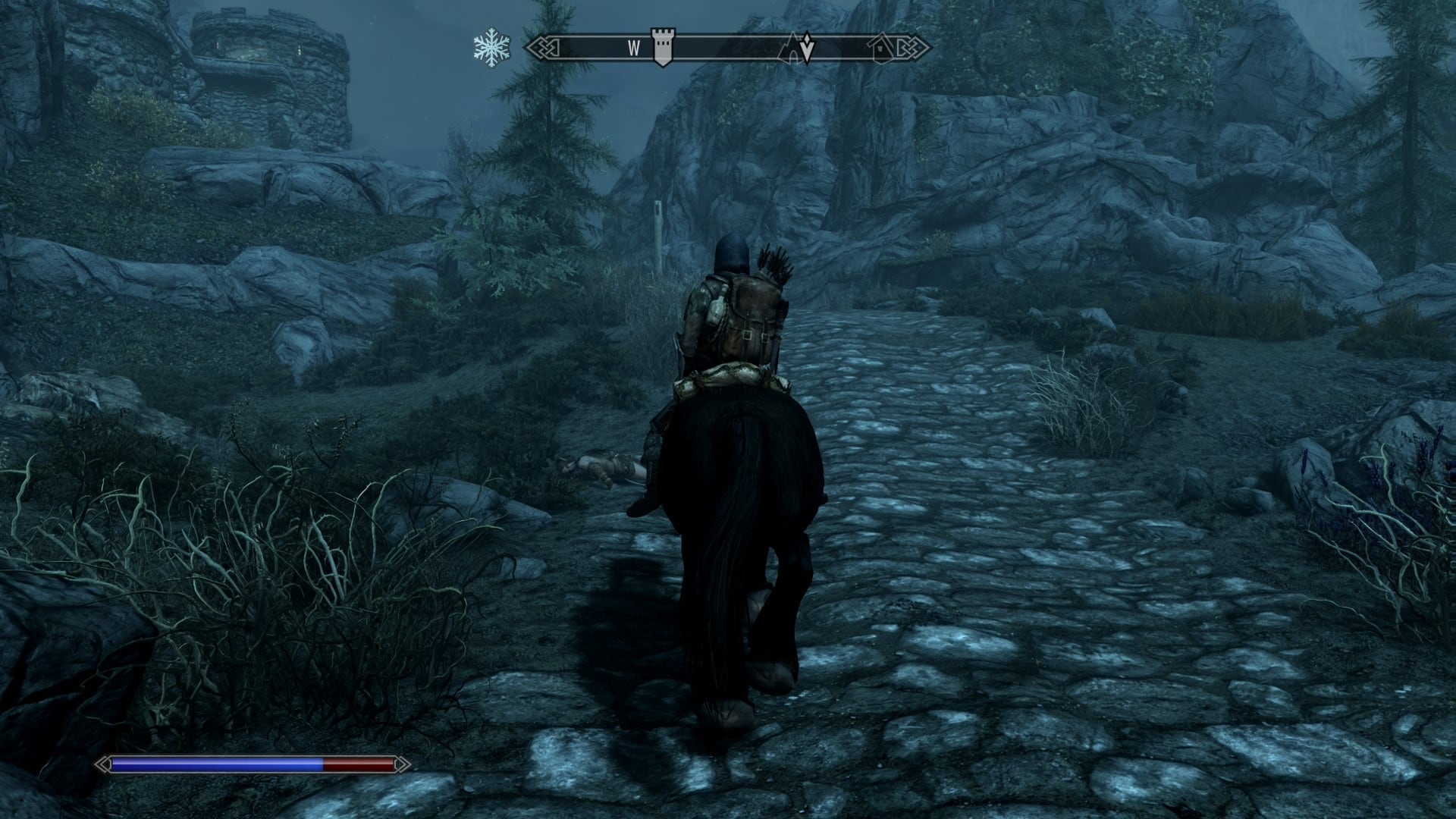This screenshot has width=1456, height=819.
Task: Click the snowflake cold-weather indicator icon
Action: pyautogui.click(x=491, y=48)
